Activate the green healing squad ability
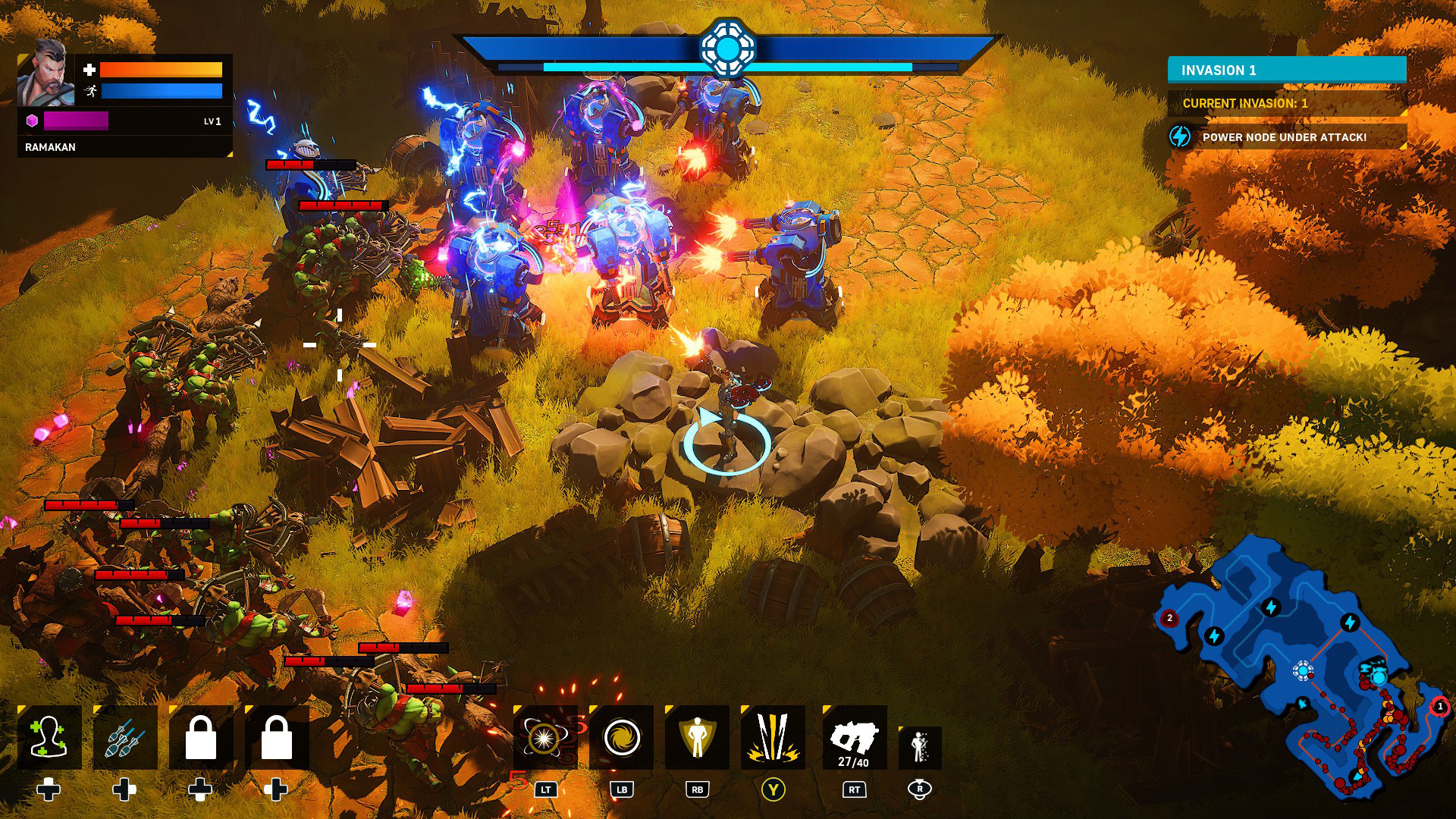 (49, 738)
